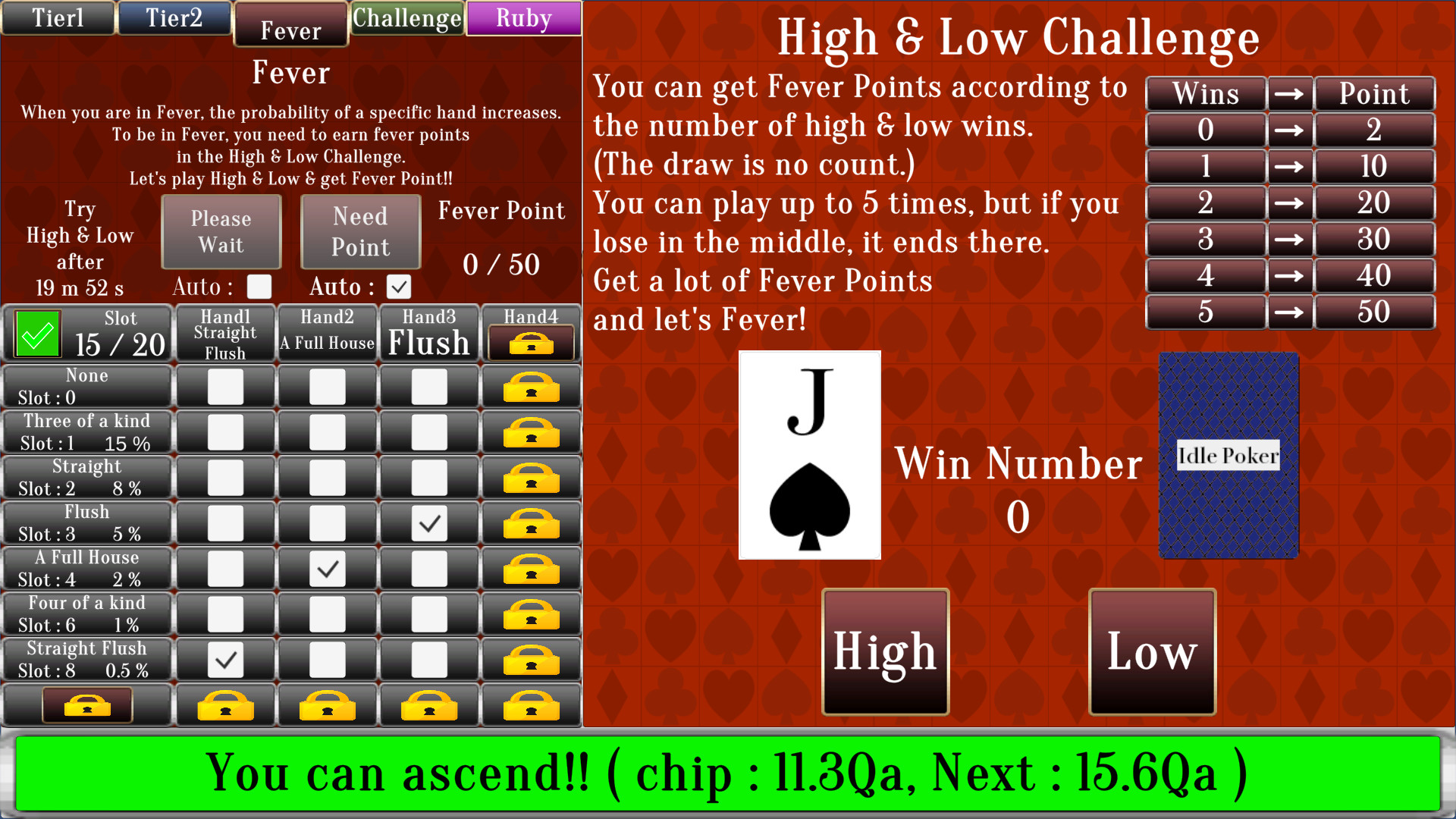Image resolution: width=1456 pixels, height=819 pixels.
Task: Open the Ruby tab
Action: 523,17
